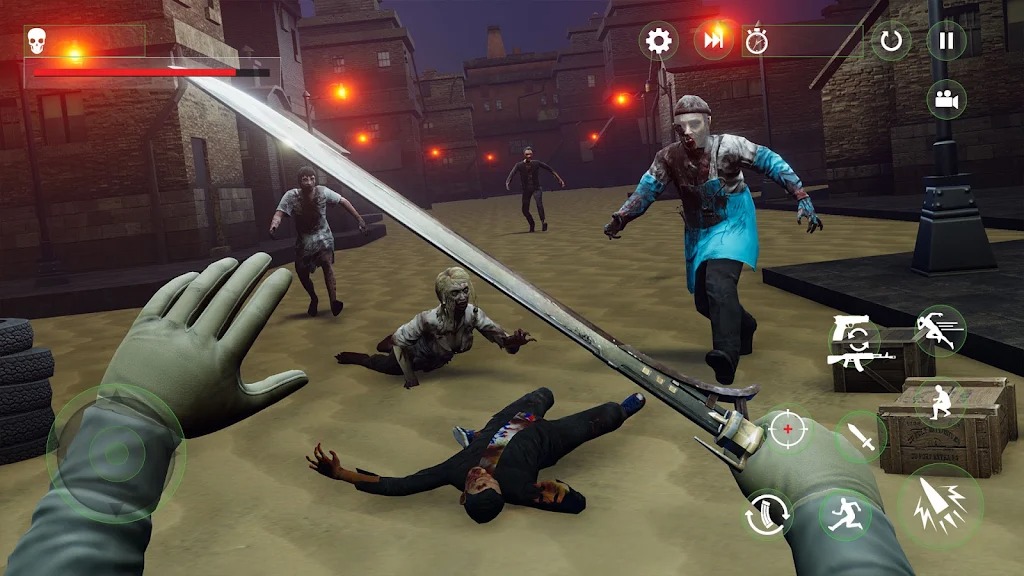Activate the sprint dash icon
The image size is (1024, 576).
click(940, 331)
